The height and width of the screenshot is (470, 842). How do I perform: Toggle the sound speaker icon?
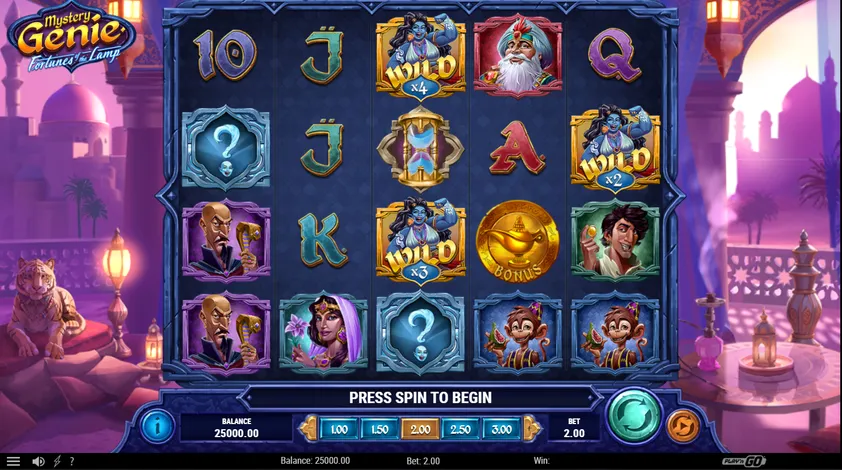(38, 461)
